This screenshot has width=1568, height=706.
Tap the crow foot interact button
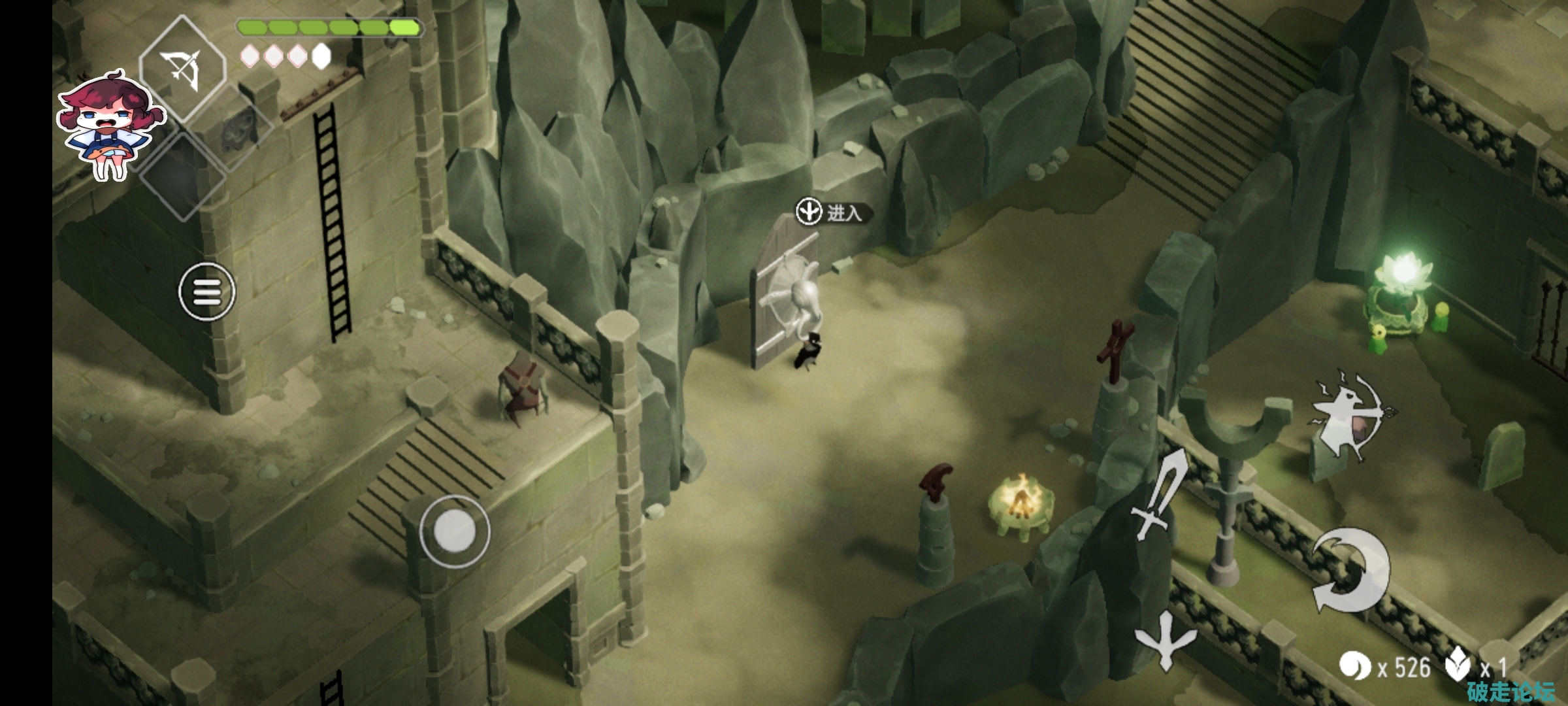click(x=1165, y=639)
